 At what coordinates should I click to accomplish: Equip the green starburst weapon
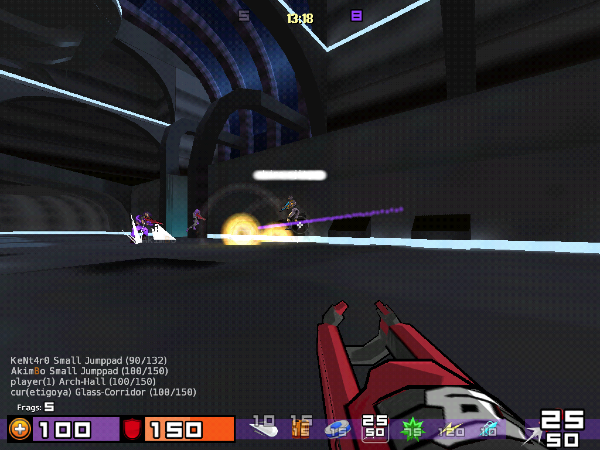[x=412, y=430]
